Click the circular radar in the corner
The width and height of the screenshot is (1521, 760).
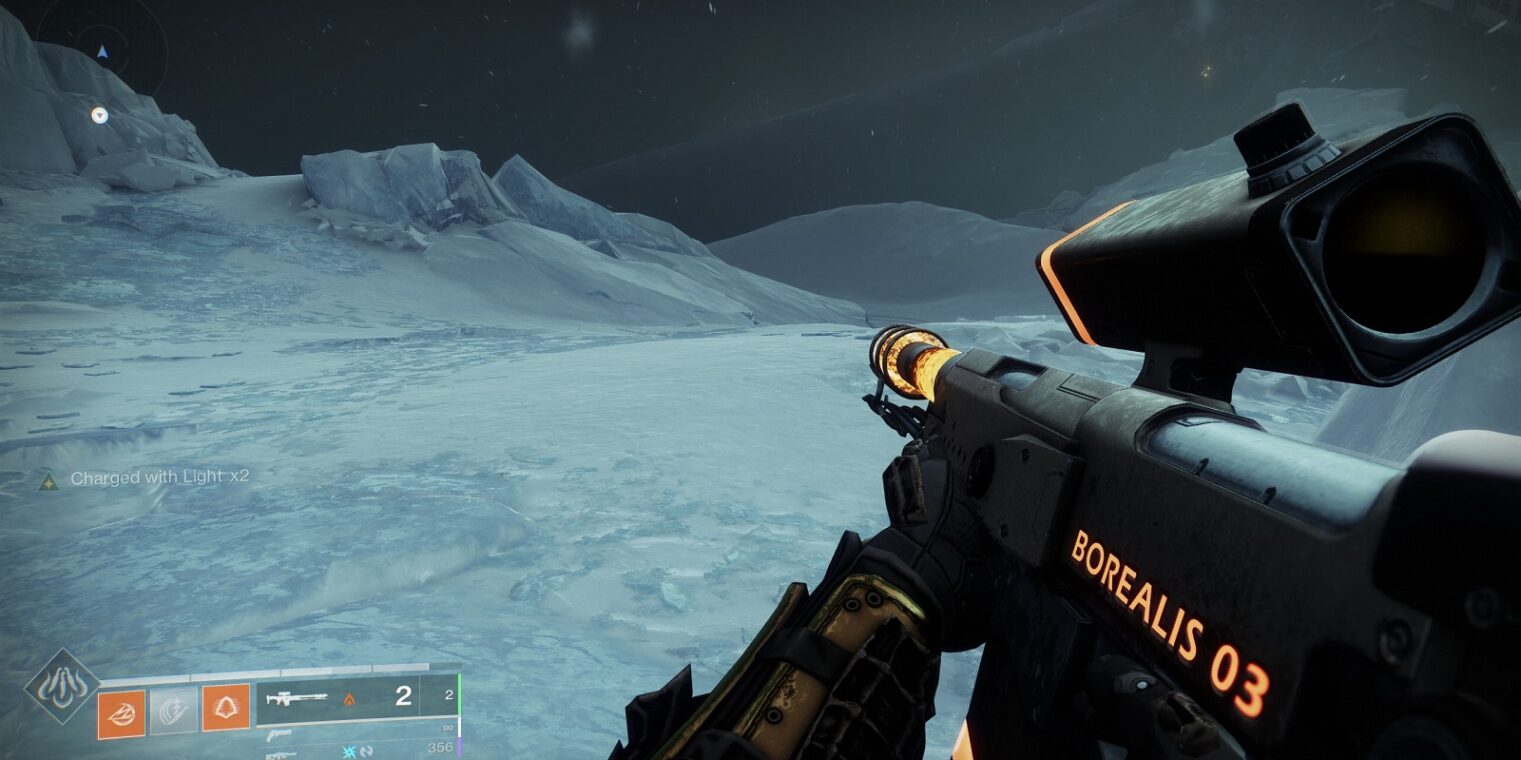click(x=102, y=48)
